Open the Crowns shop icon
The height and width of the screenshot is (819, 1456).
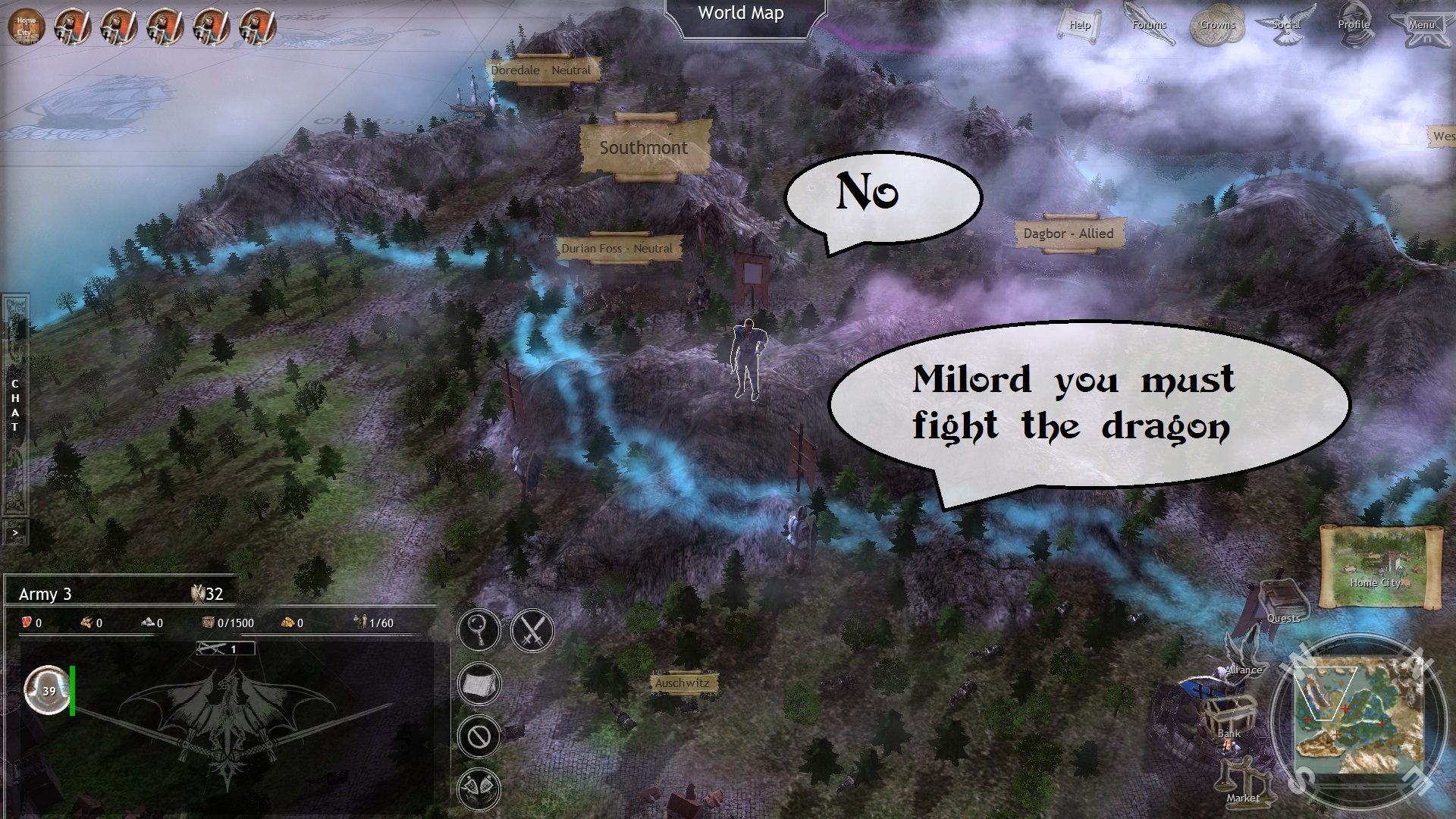tap(1218, 24)
